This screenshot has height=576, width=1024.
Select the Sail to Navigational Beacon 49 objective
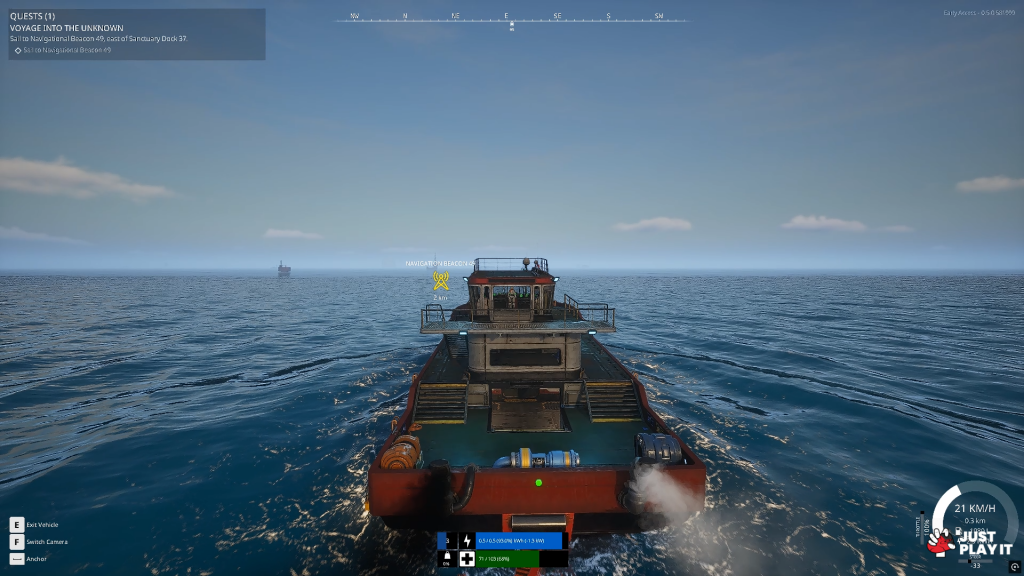click(67, 50)
